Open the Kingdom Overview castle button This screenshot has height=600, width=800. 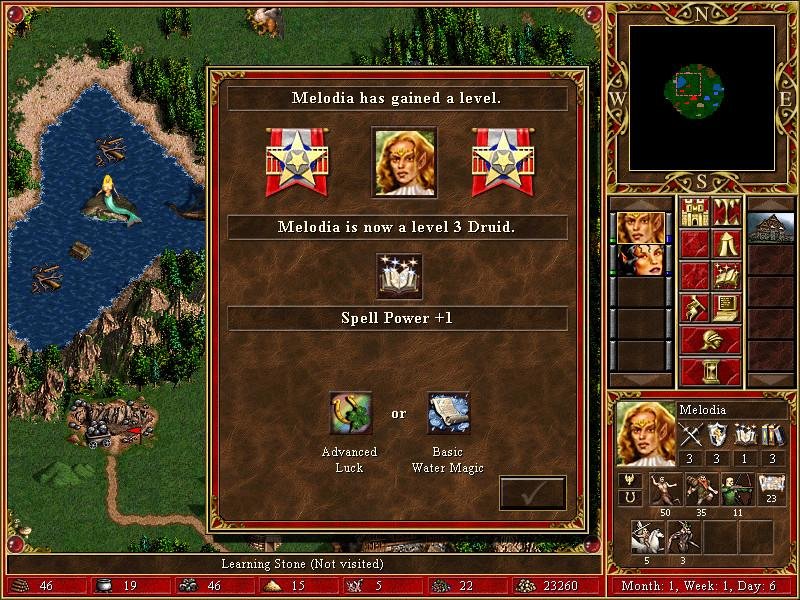pyautogui.click(x=695, y=212)
